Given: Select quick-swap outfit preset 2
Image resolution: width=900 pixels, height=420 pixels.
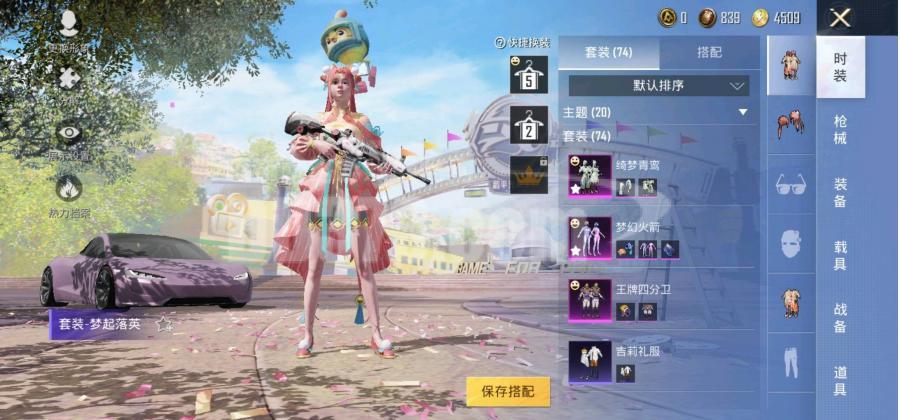Looking at the screenshot, I should click(529, 125).
